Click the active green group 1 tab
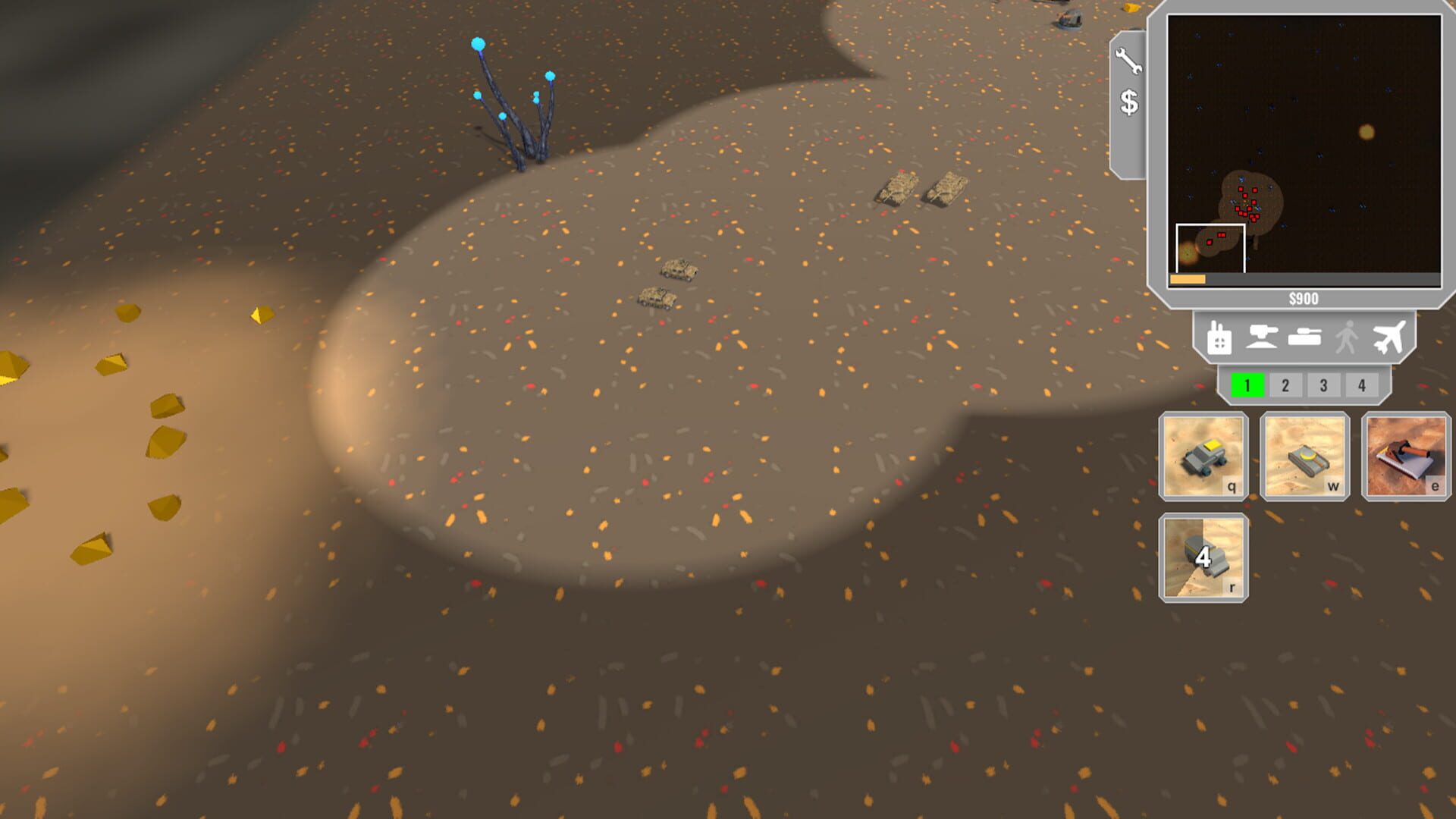Viewport: 1456px width, 819px height. tap(1247, 384)
